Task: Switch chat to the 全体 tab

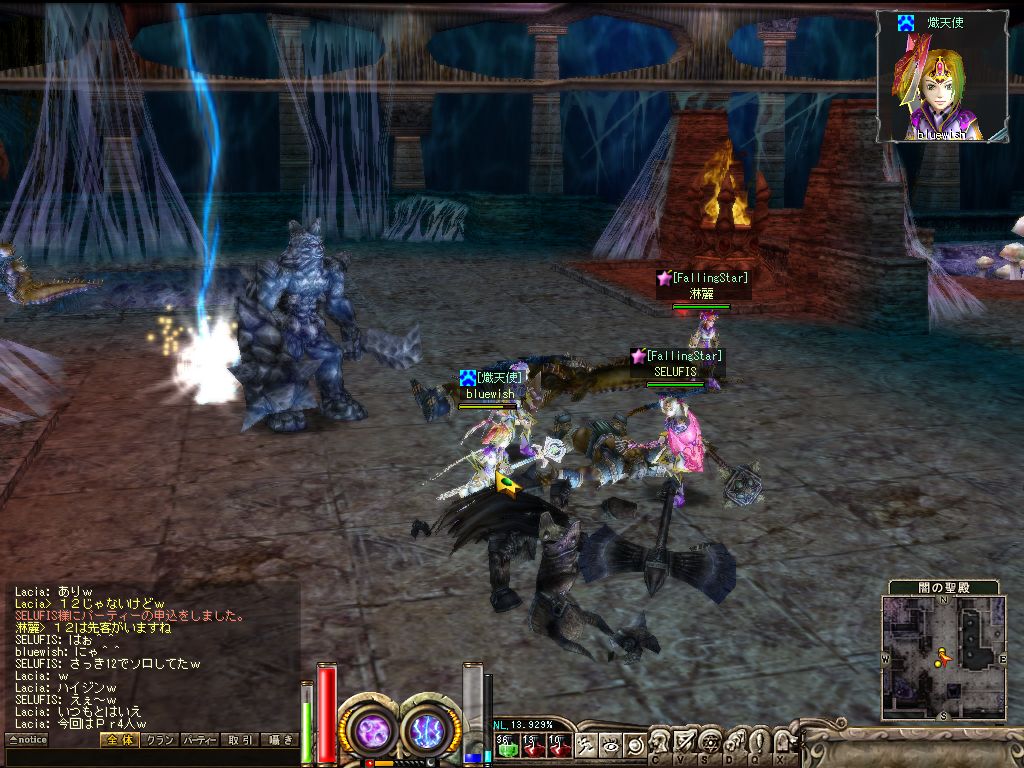Action: [x=119, y=740]
